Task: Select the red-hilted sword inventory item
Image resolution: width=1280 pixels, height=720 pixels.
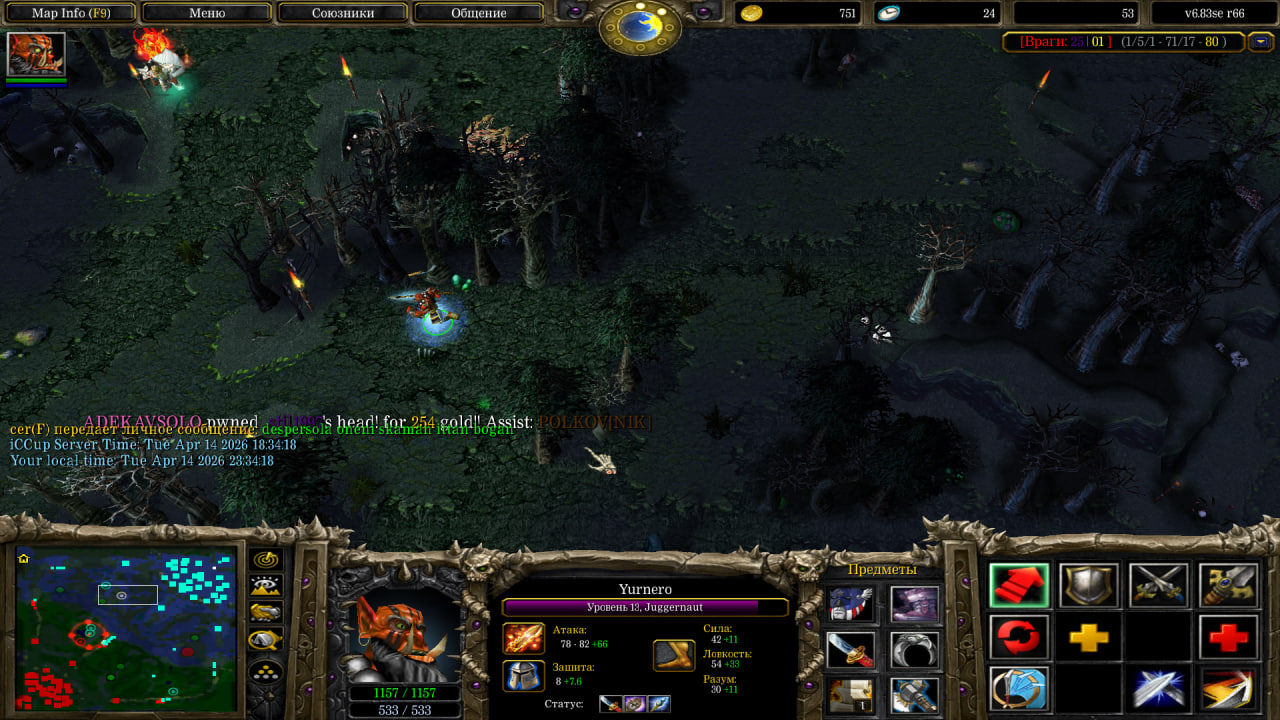Action: (x=851, y=649)
